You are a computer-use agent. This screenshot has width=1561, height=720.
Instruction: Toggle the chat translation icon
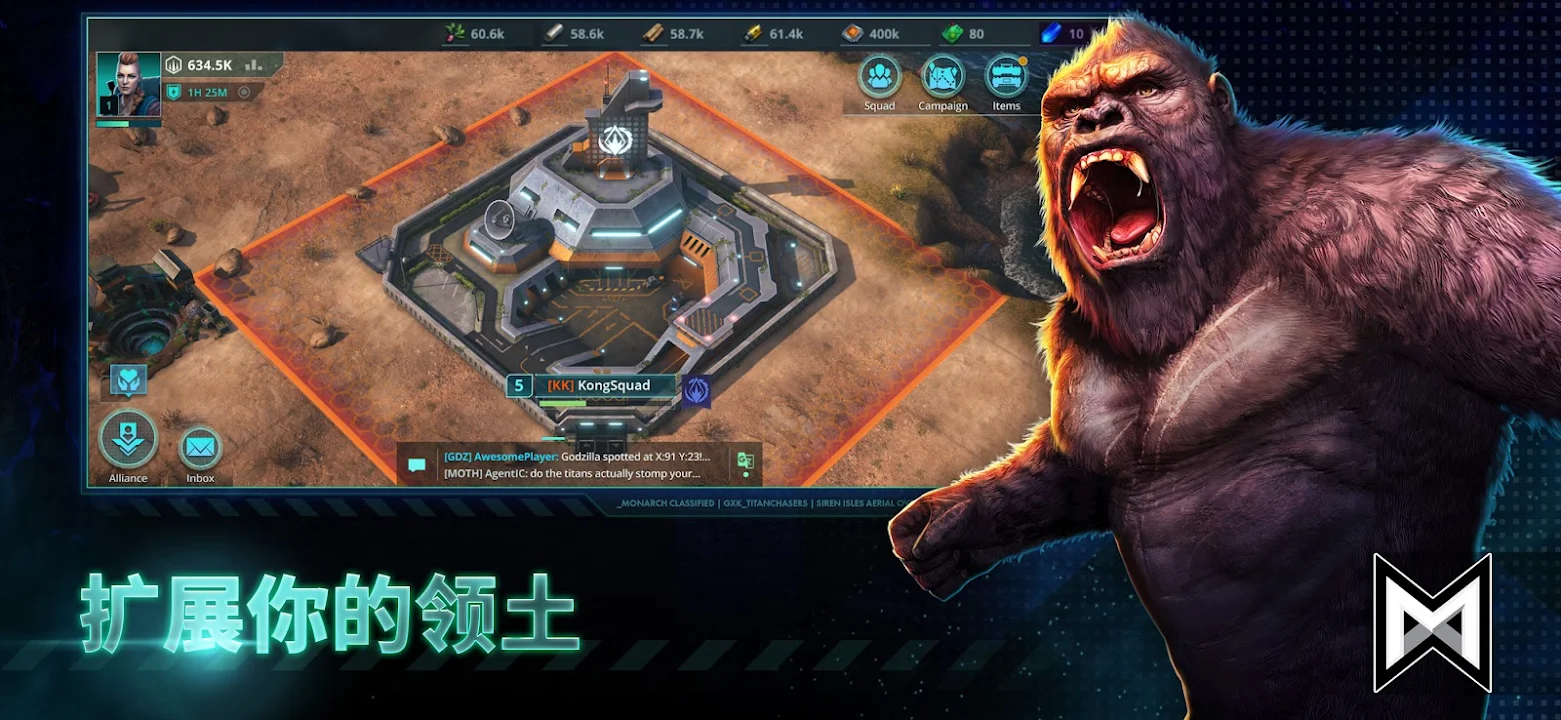coord(745,462)
